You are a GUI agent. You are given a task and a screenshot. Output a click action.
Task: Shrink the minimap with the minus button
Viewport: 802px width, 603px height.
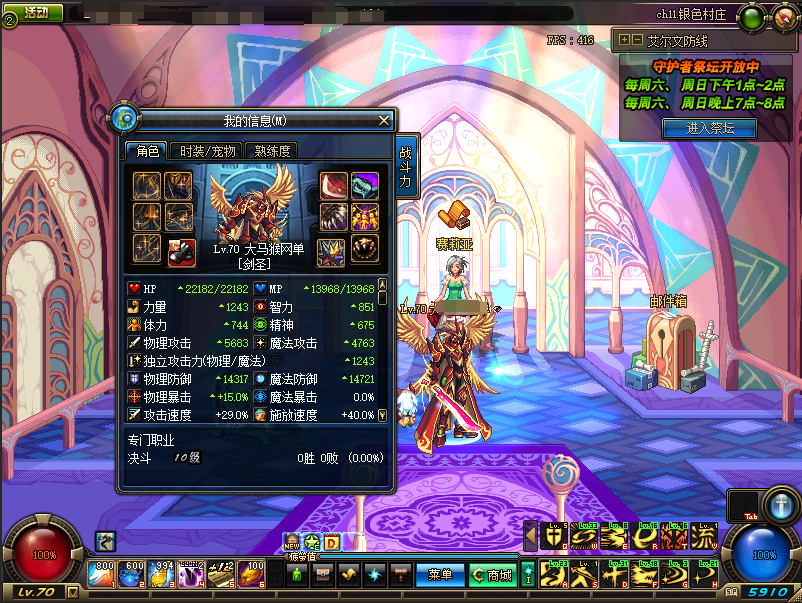coord(637,40)
